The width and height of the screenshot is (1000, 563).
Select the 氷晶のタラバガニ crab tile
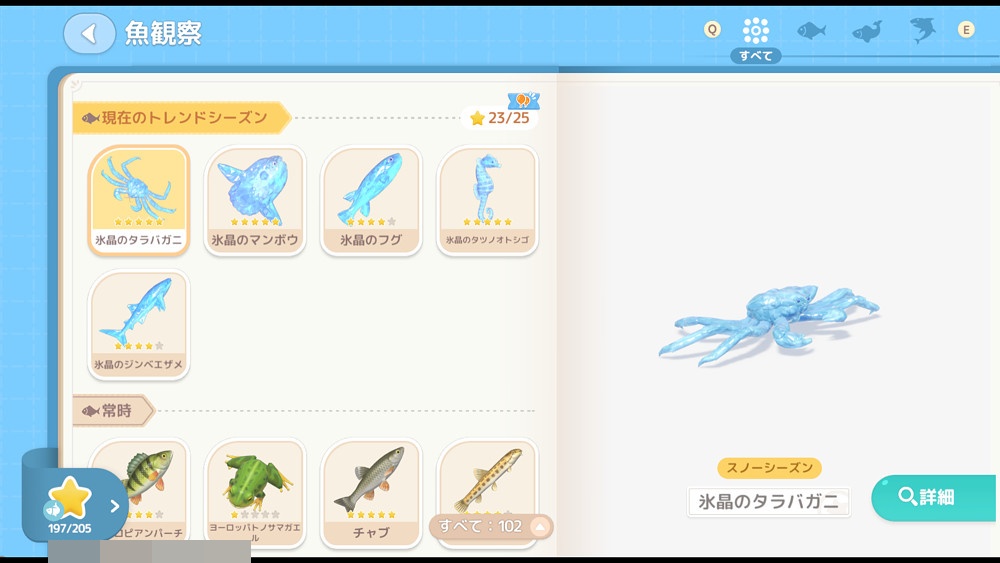pos(139,200)
